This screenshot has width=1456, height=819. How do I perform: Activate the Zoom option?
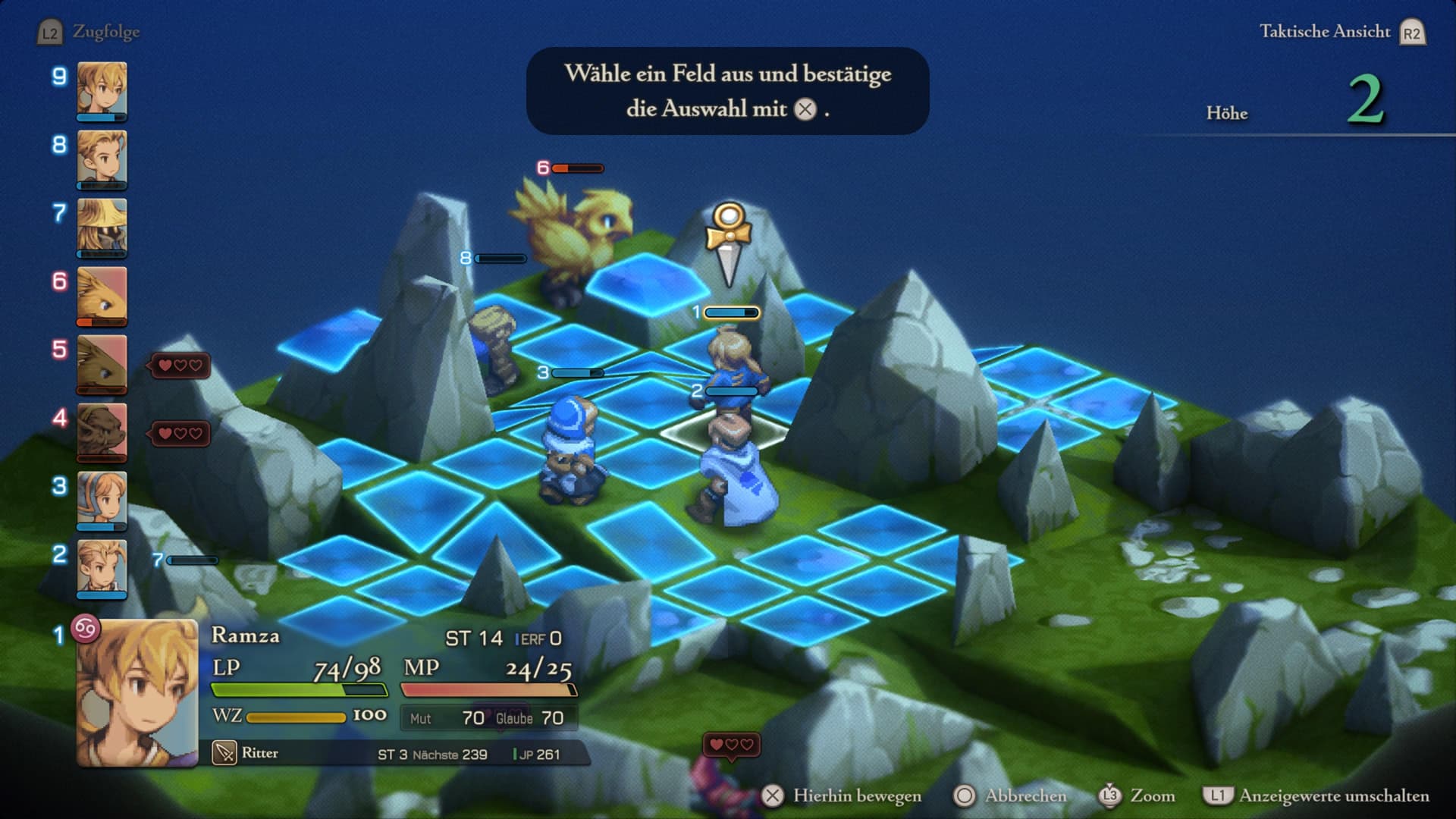(1137, 795)
